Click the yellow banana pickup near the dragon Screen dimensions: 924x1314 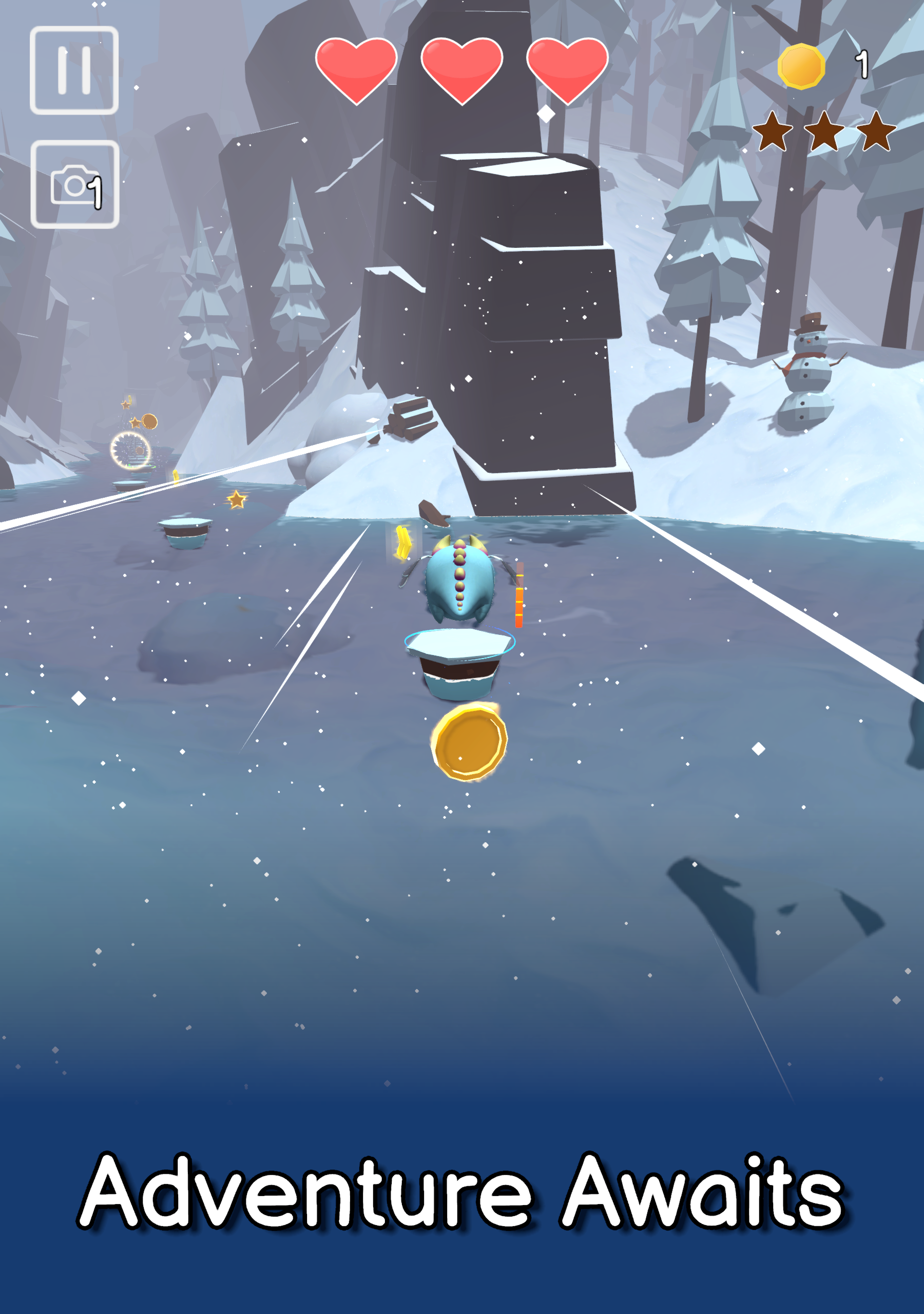click(404, 542)
